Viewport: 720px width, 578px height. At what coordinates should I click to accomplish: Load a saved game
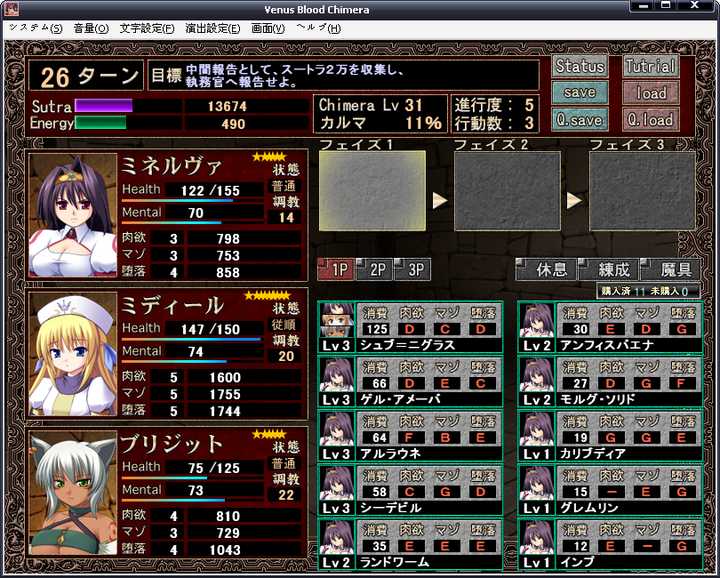650,93
